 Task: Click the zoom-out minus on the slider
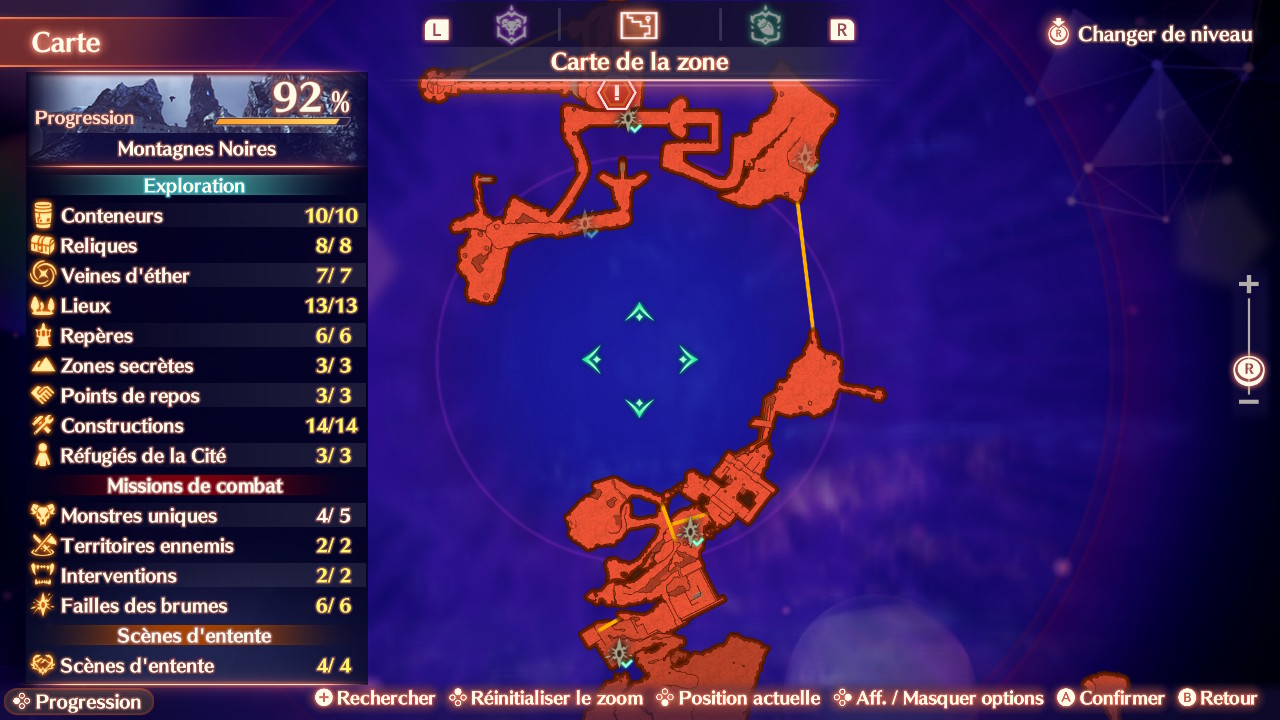1248,402
